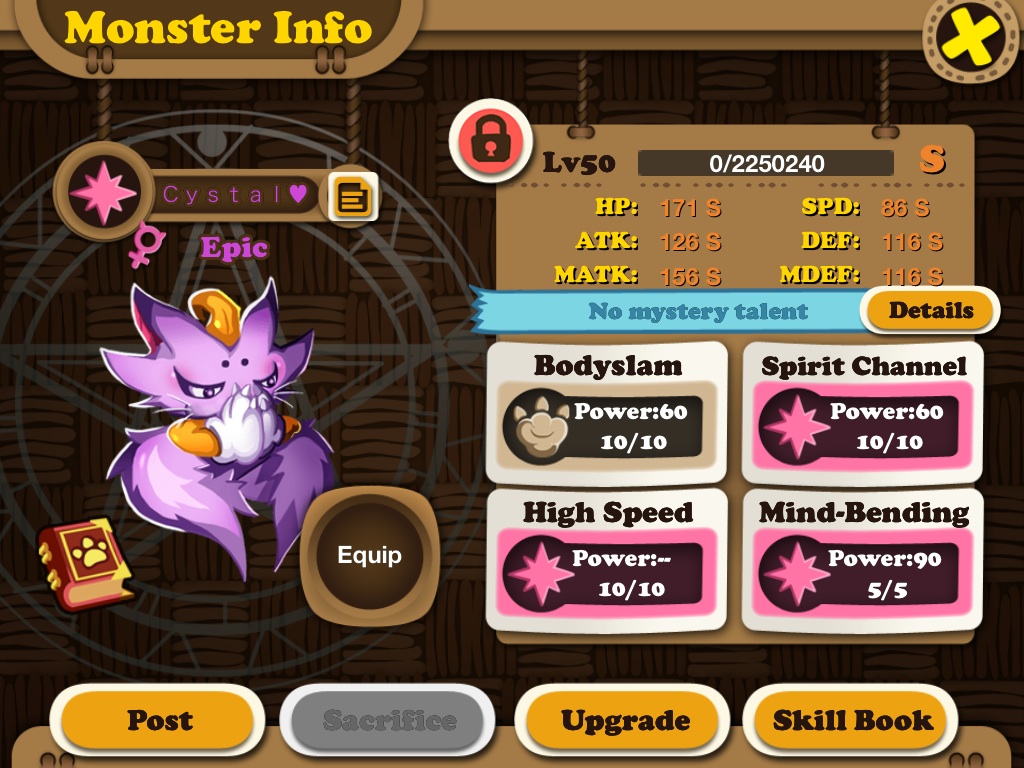Open the Upgrade menu
1024x768 pixels.
pyautogui.click(x=624, y=720)
